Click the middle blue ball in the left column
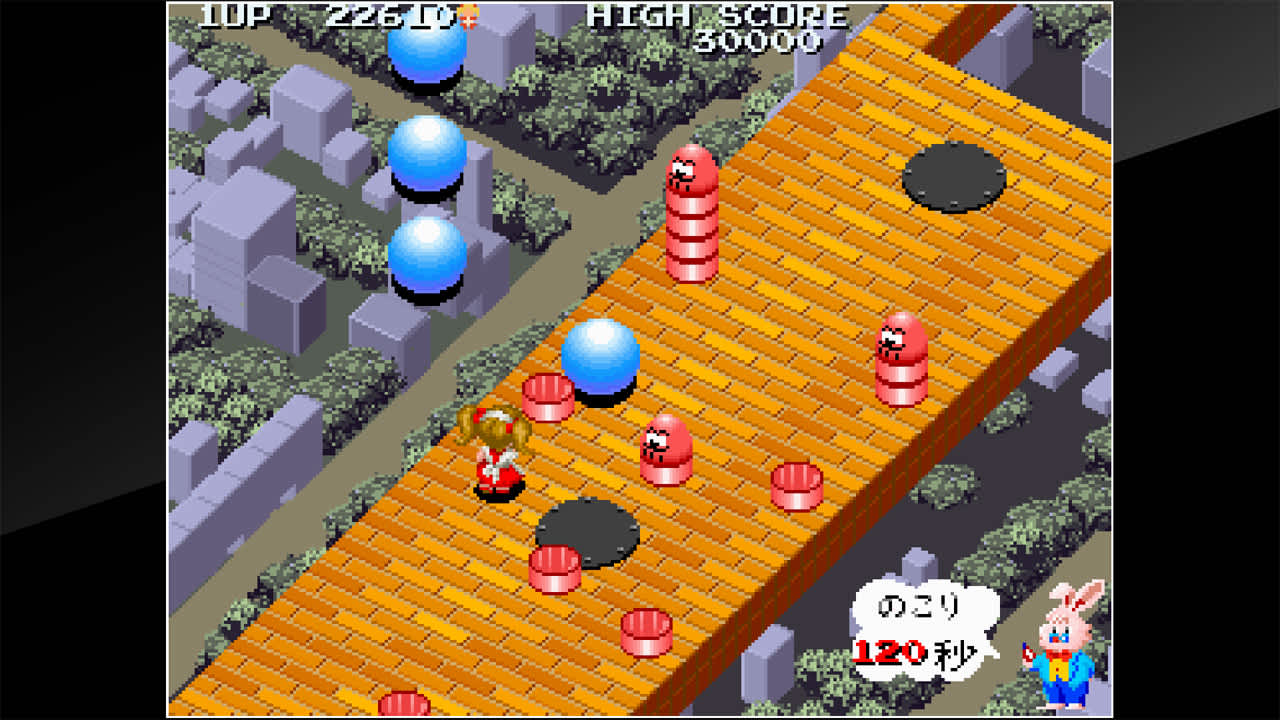 tap(428, 150)
